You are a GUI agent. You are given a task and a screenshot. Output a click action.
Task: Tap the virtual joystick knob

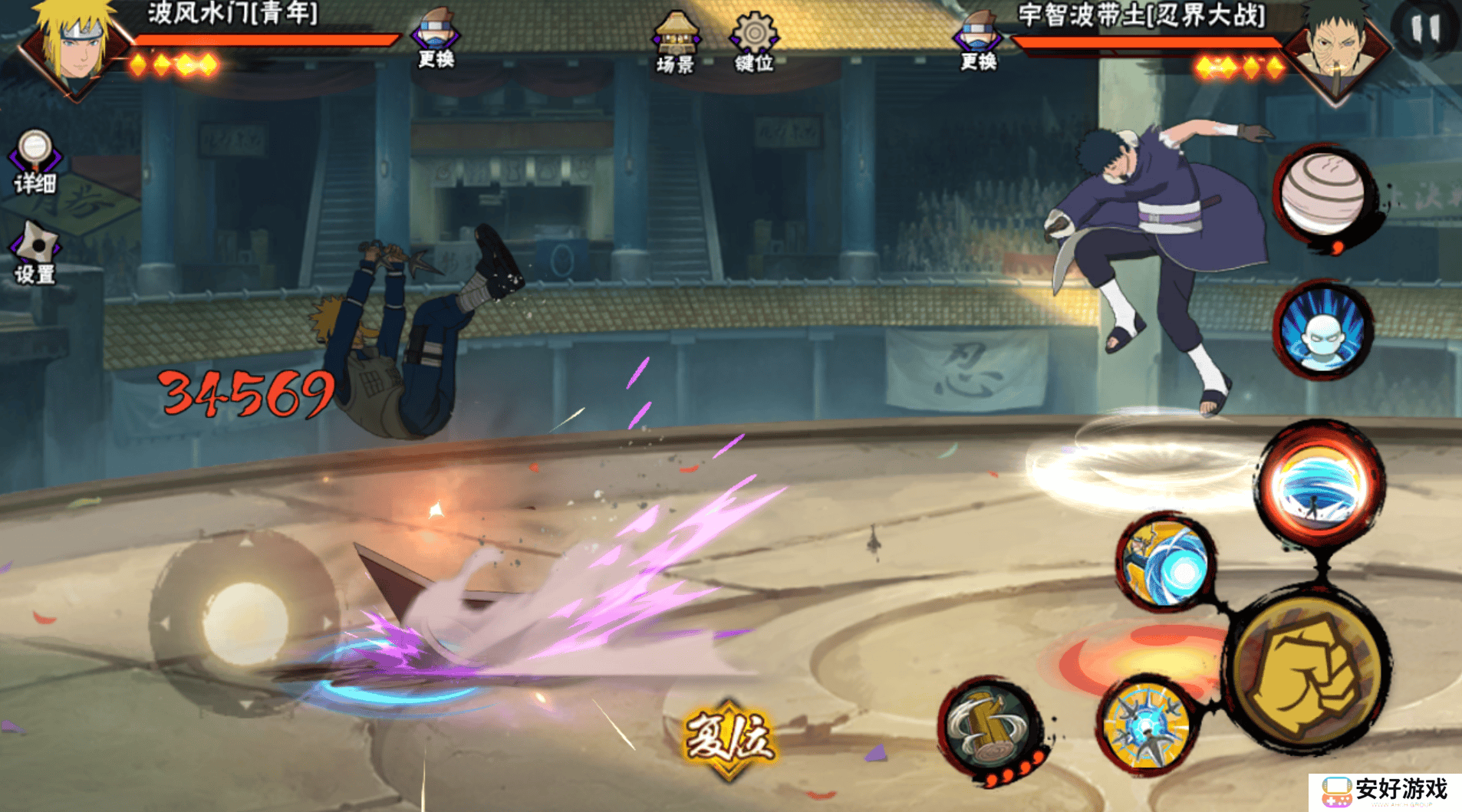pos(245,623)
